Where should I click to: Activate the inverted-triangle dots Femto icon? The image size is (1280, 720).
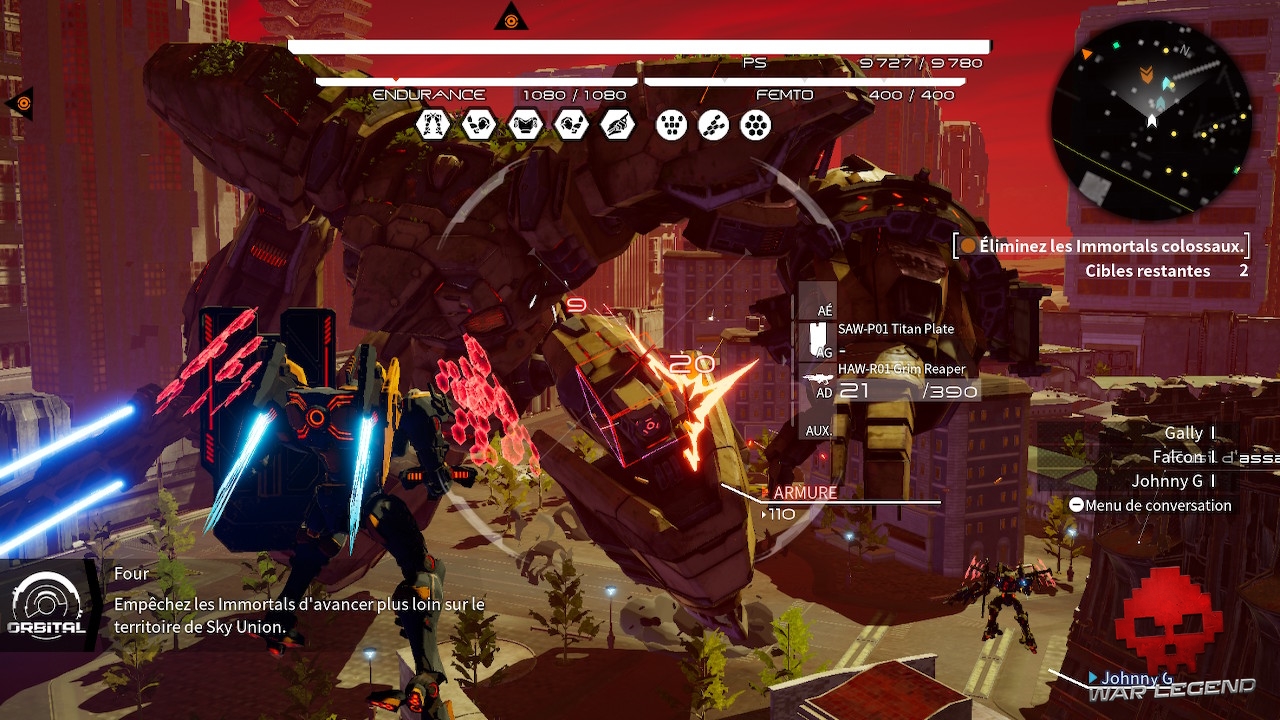(x=672, y=125)
